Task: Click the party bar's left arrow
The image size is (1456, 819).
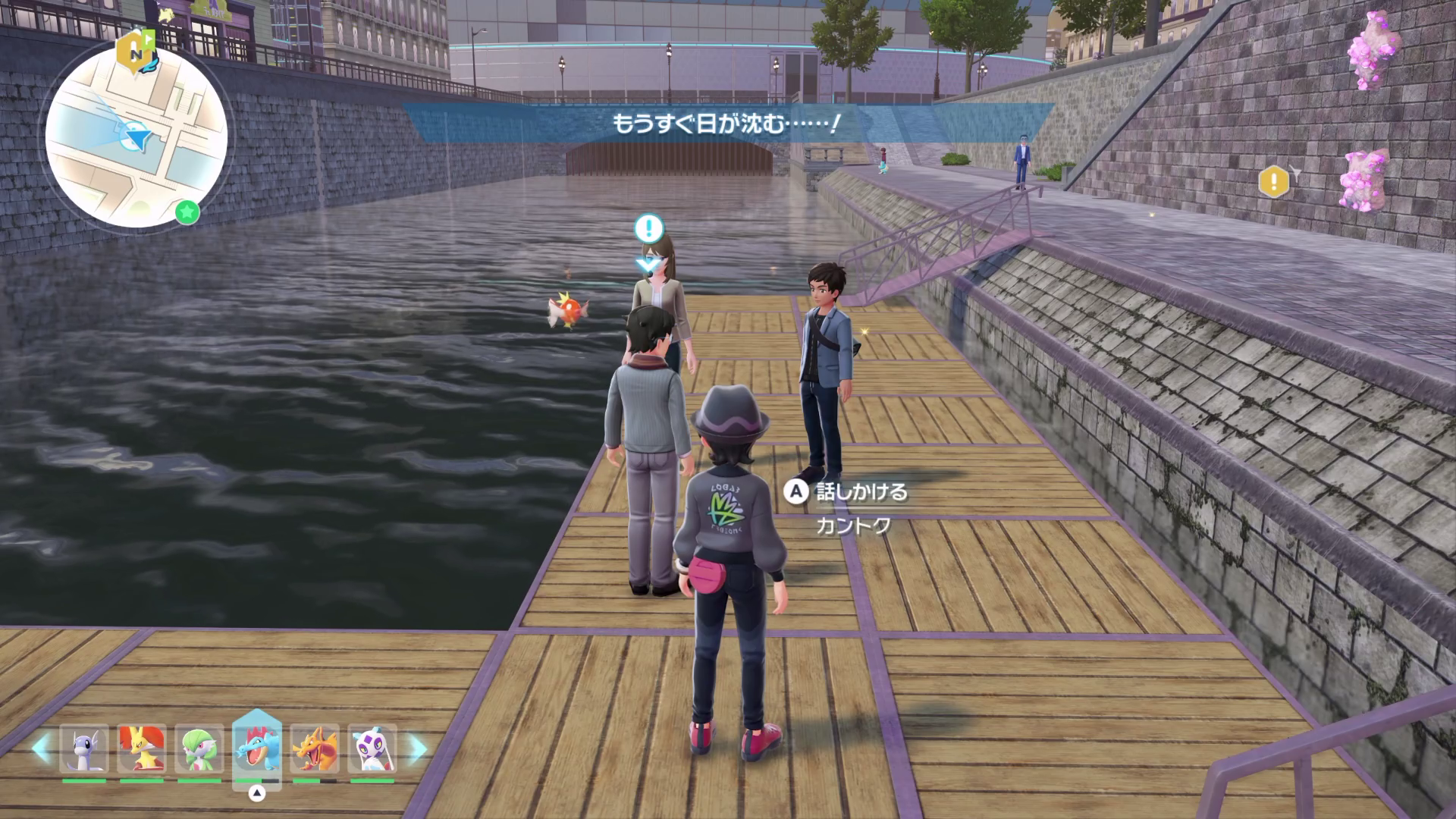Action: 42,748
